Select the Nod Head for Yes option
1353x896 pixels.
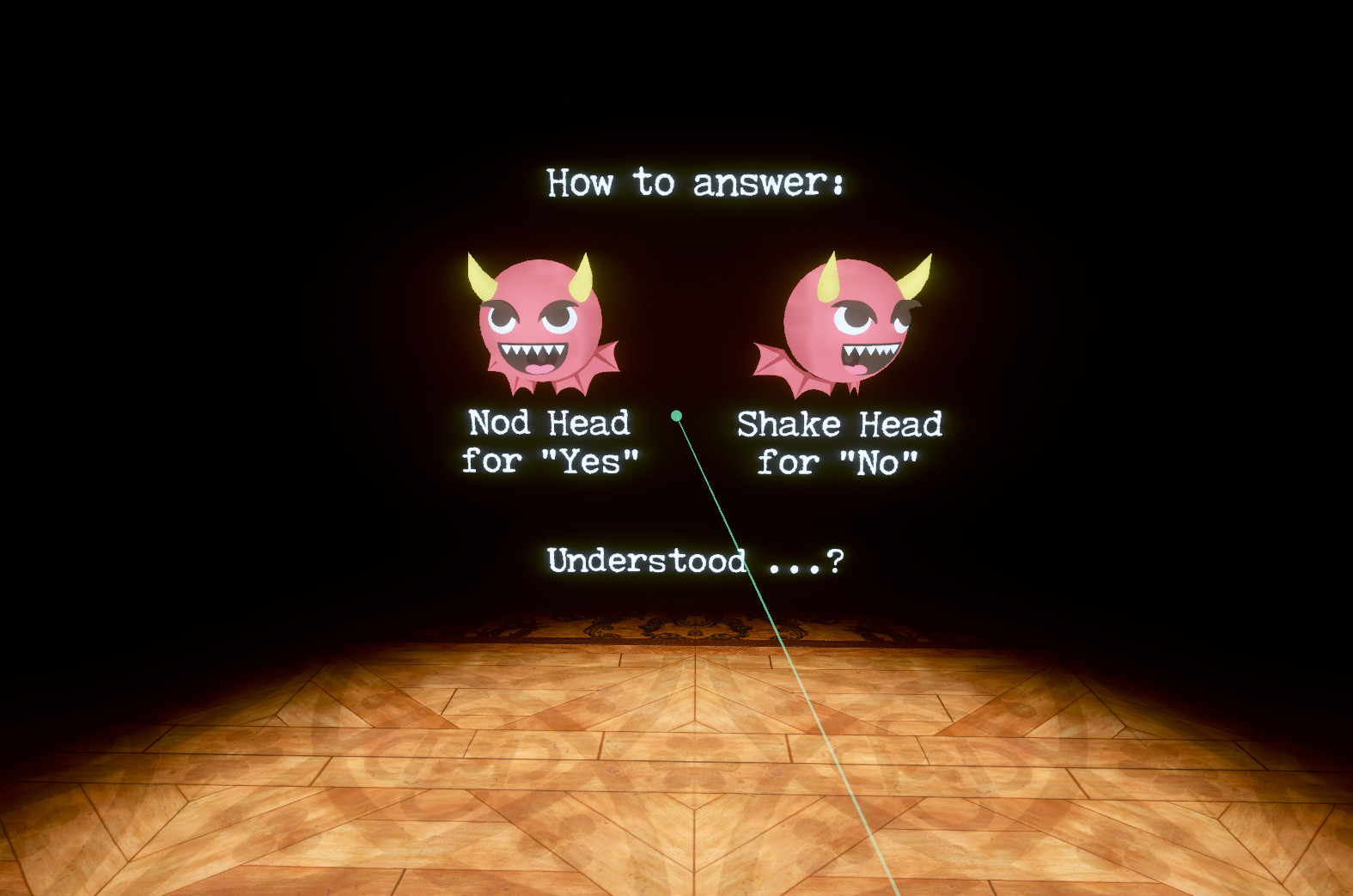550,442
